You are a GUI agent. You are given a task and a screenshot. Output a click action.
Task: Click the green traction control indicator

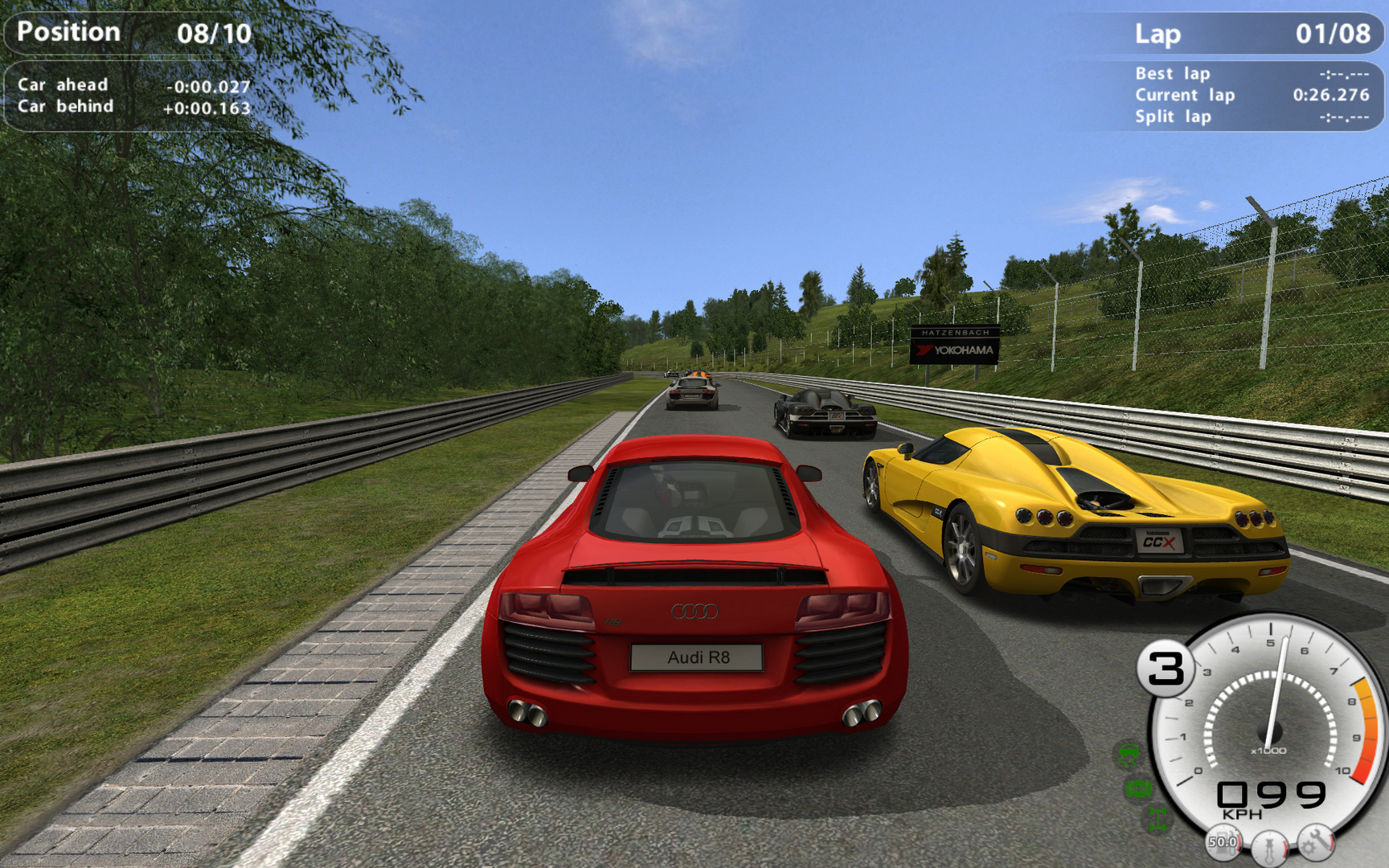point(1129,755)
